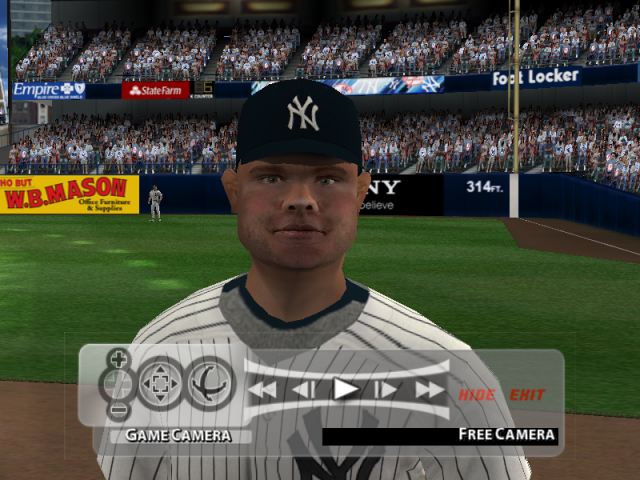
Task: Hide the replay control panel
Action: click(x=477, y=395)
